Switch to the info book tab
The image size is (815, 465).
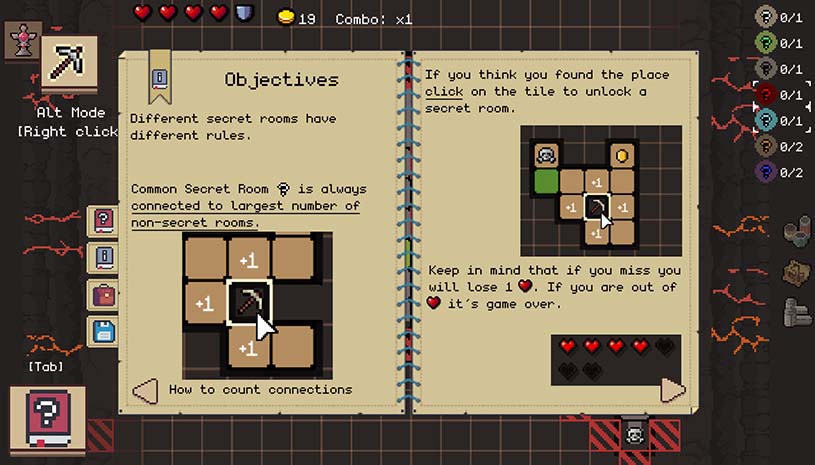[103, 258]
